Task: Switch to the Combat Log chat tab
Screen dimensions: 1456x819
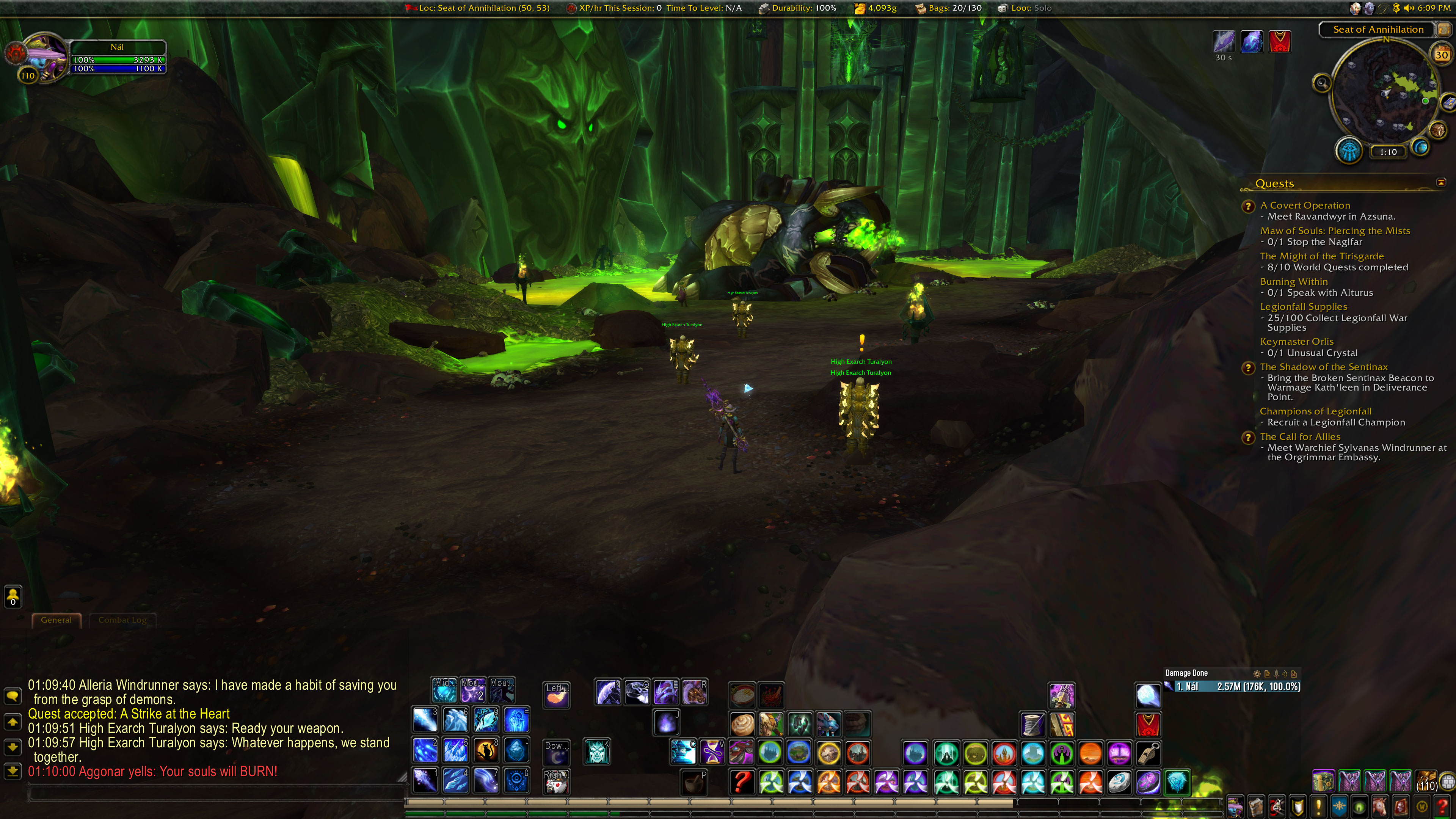Action: click(122, 620)
